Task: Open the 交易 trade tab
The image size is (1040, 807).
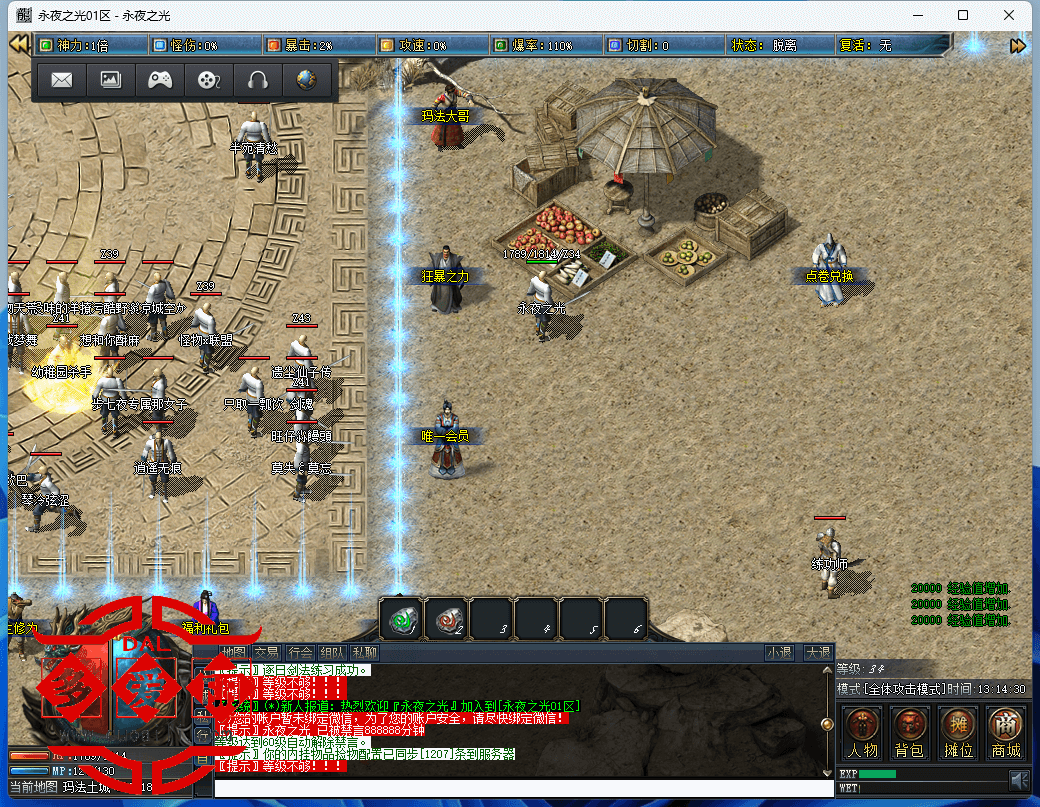Action: coord(267,653)
